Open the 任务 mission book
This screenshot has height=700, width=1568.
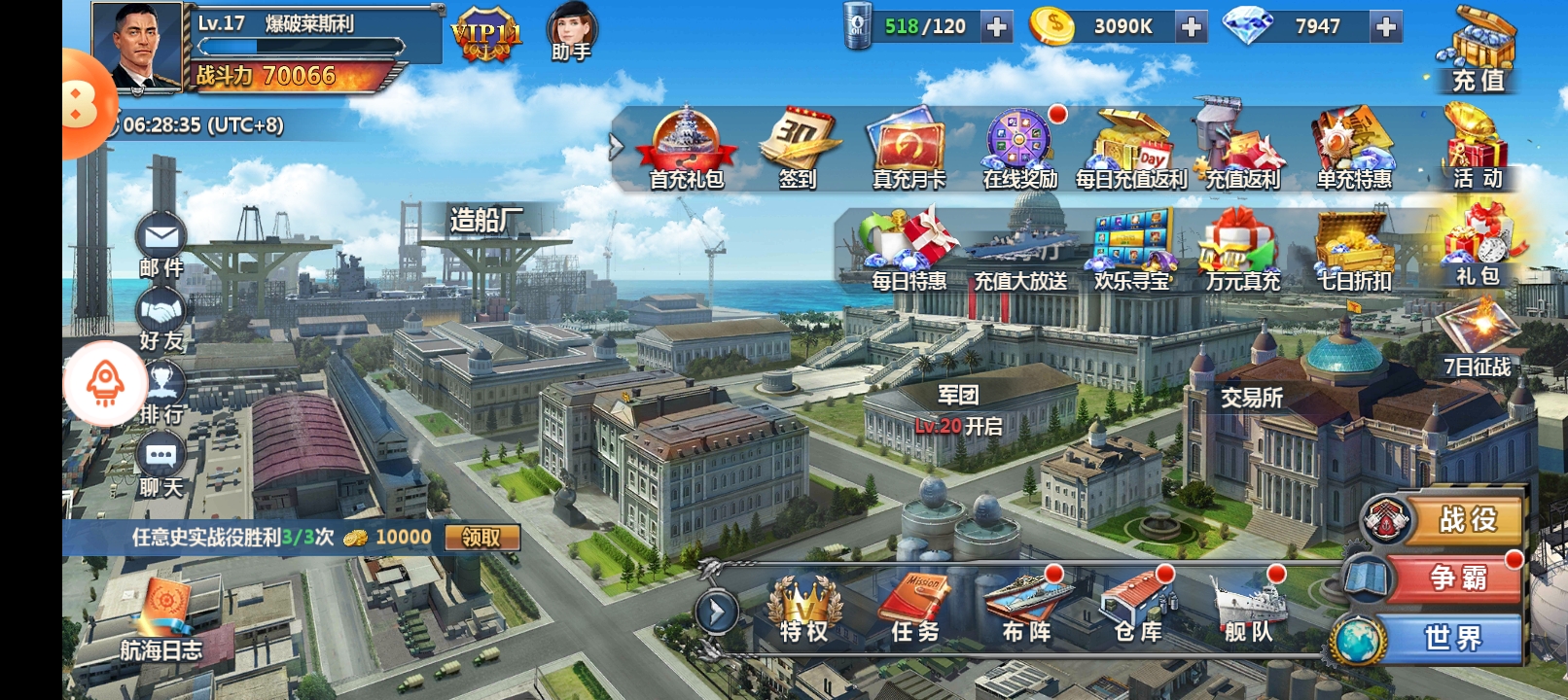(x=915, y=610)
